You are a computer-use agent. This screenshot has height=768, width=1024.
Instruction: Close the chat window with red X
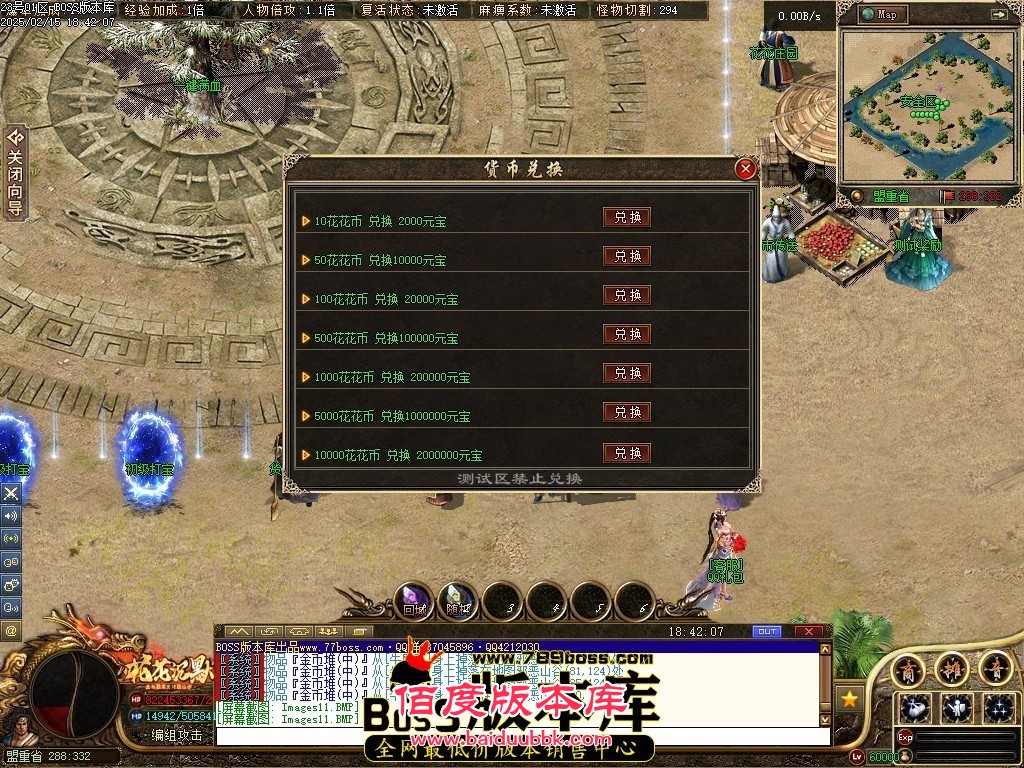(x=808, y=632)
